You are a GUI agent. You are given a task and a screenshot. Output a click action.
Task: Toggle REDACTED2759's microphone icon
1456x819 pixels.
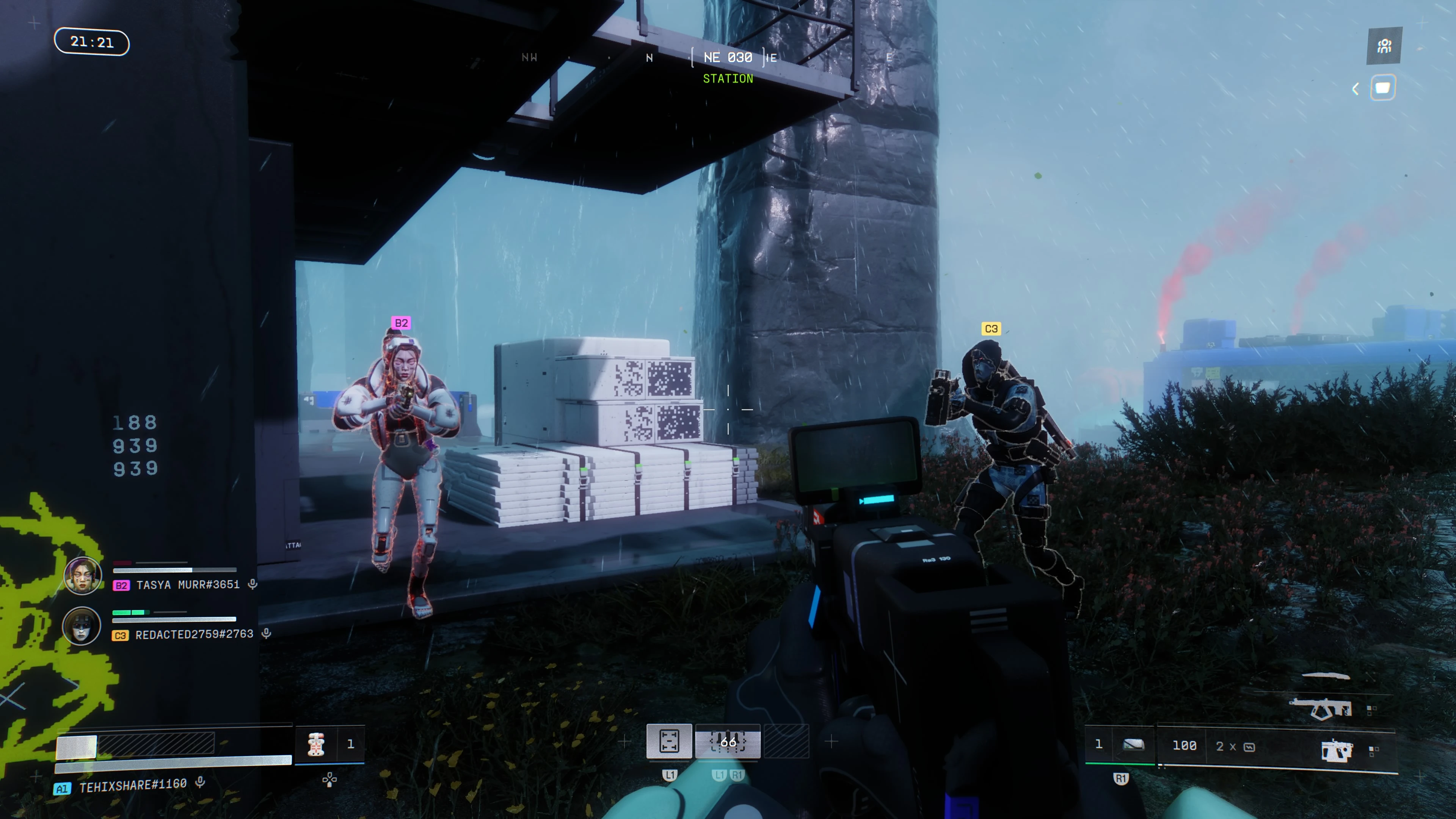click(x=266, y=634)
